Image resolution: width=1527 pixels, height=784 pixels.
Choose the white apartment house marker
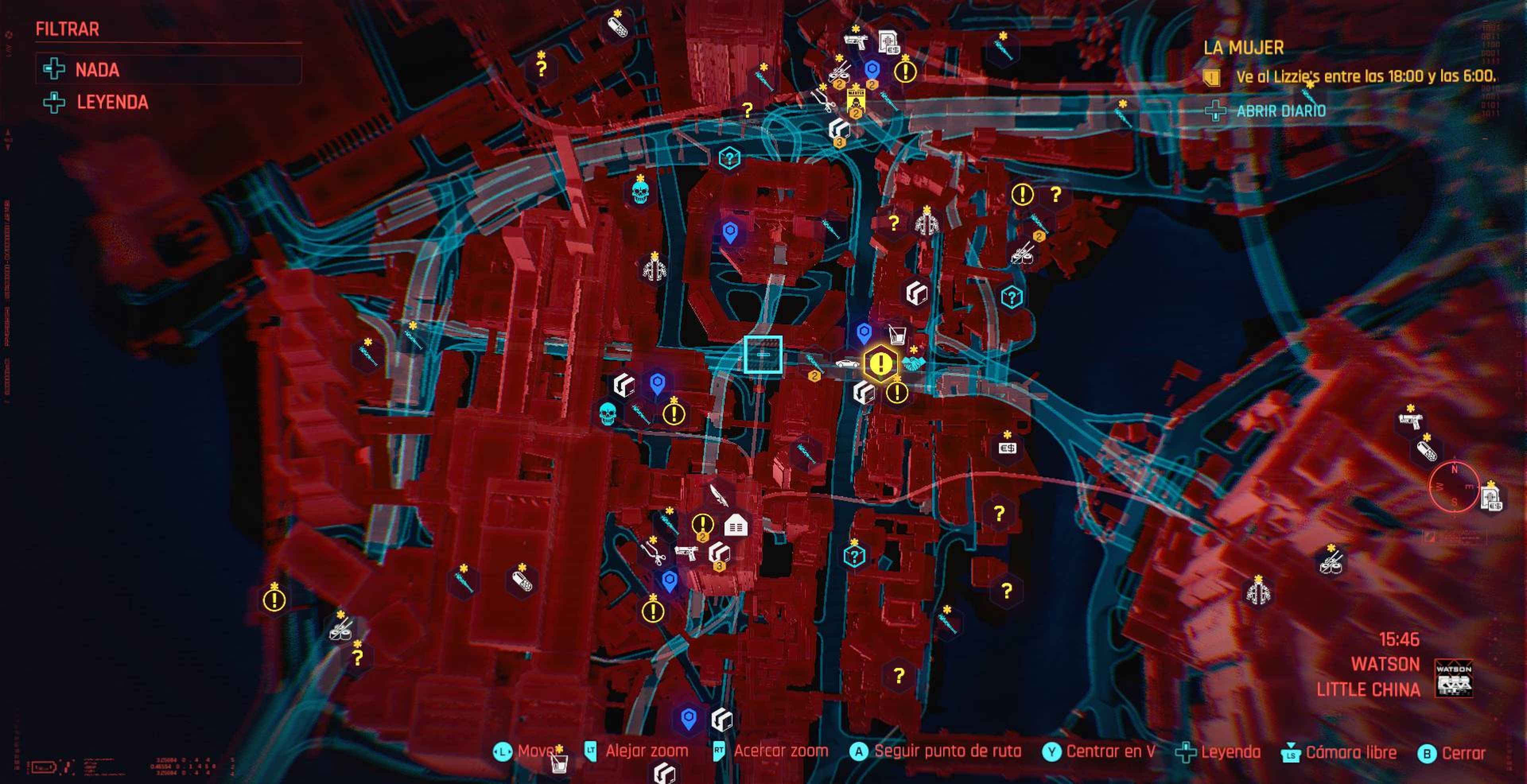coord(736,525)
